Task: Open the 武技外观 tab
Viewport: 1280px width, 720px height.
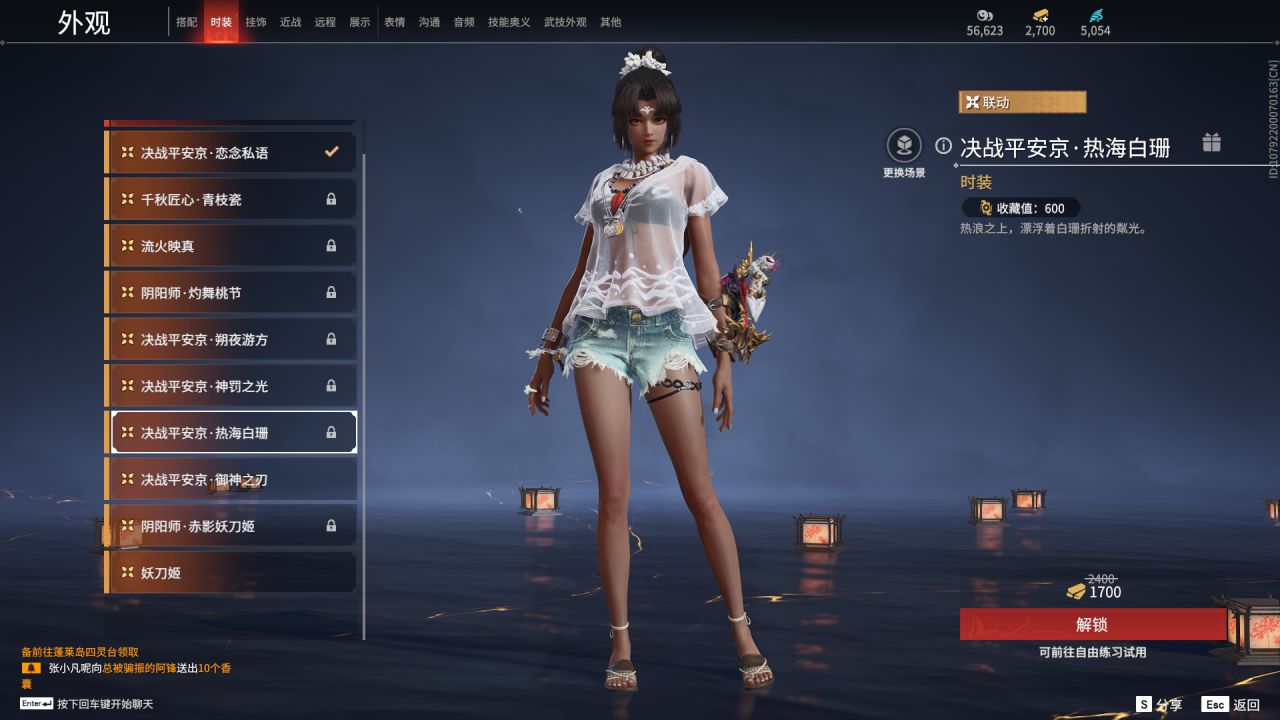Action: pyautogui.click(x=565, y=22)
